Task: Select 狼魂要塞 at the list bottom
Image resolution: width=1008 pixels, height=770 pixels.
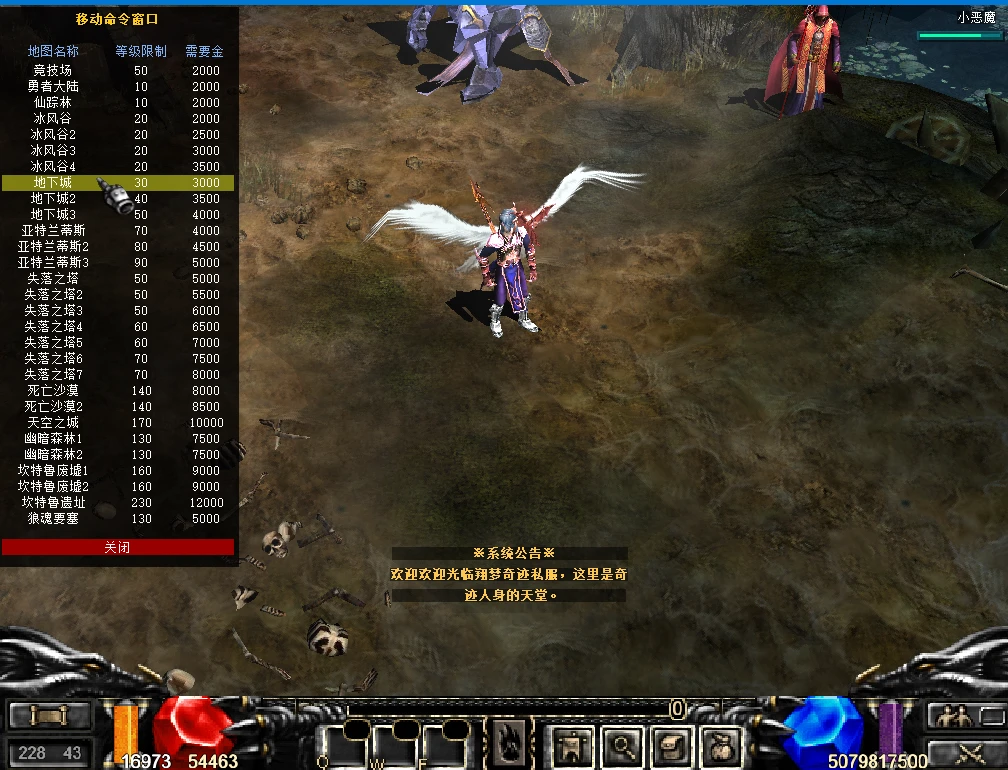Action: click(x=53, y=519)
